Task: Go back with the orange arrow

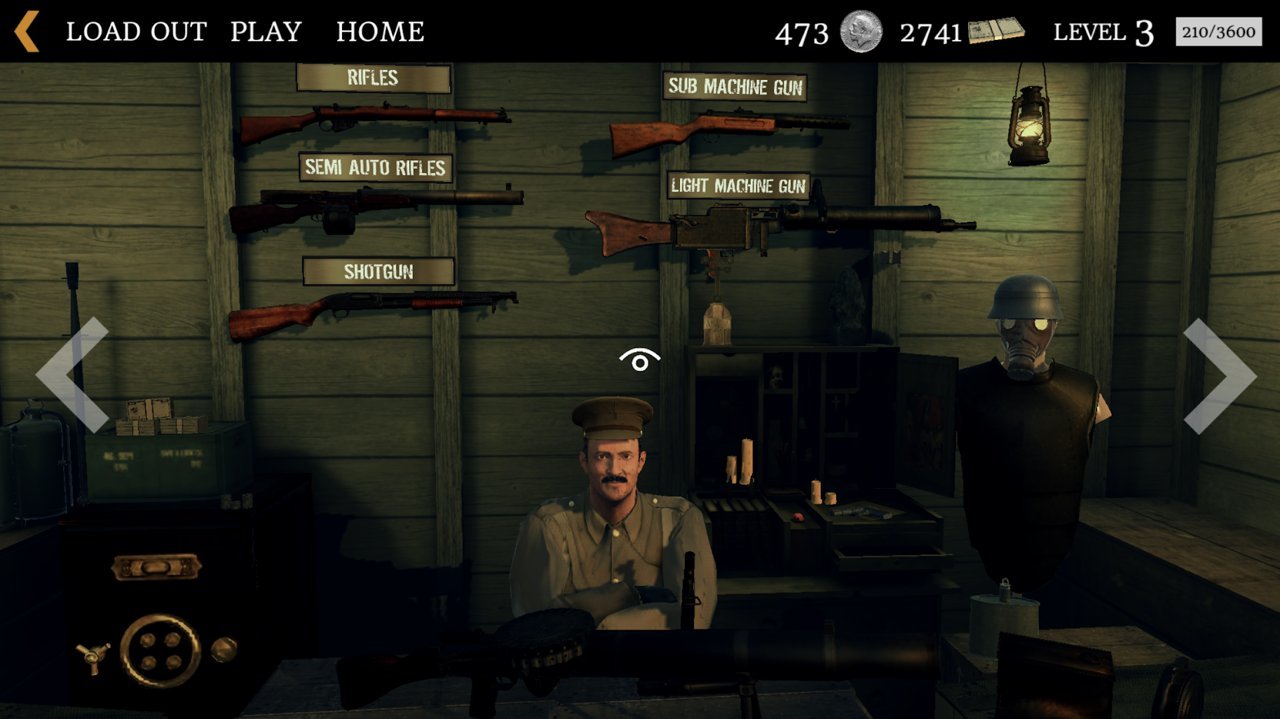Action: 27,31
